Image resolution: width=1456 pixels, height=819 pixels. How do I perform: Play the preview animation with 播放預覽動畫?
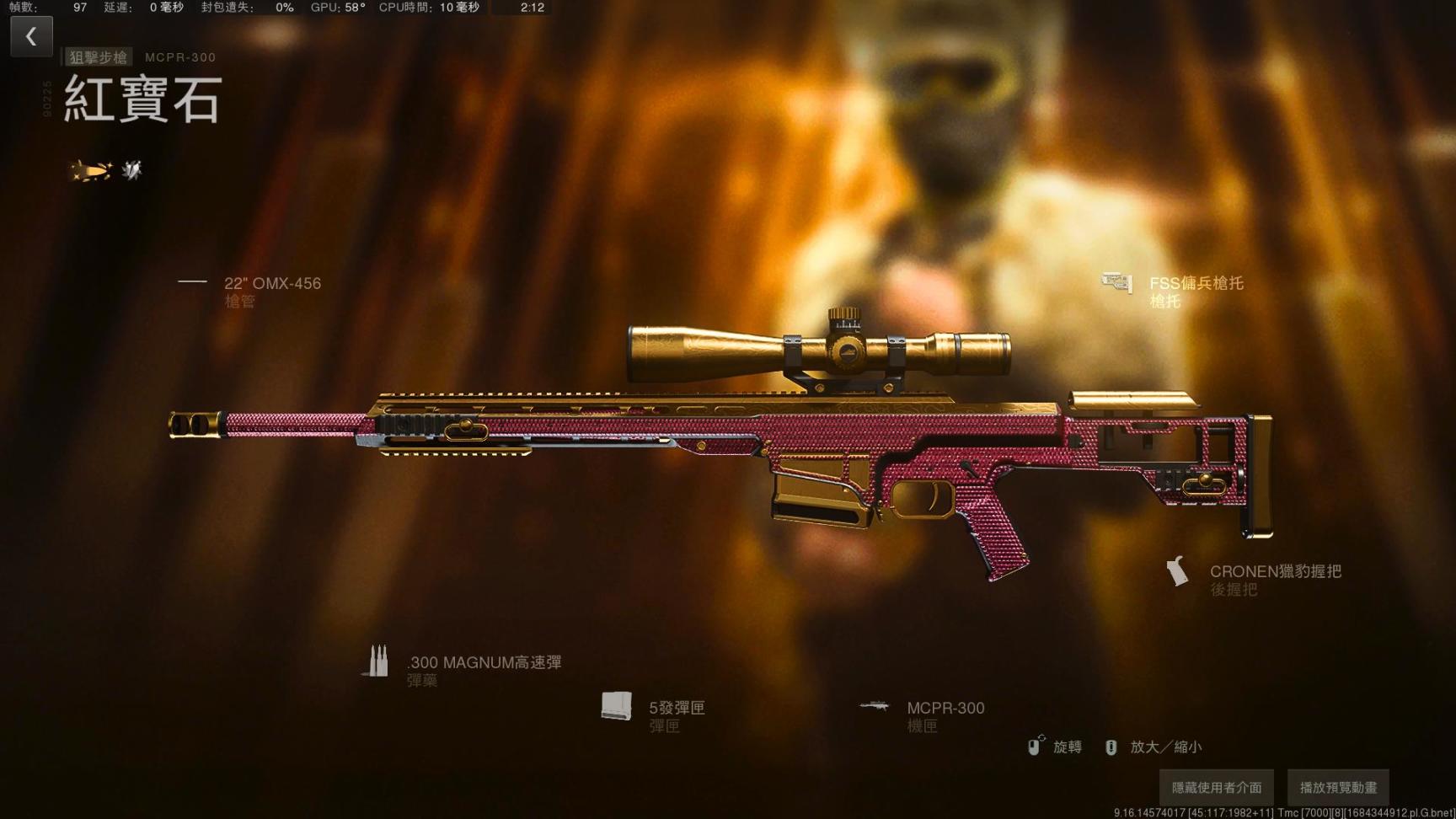pos(1338,788)
